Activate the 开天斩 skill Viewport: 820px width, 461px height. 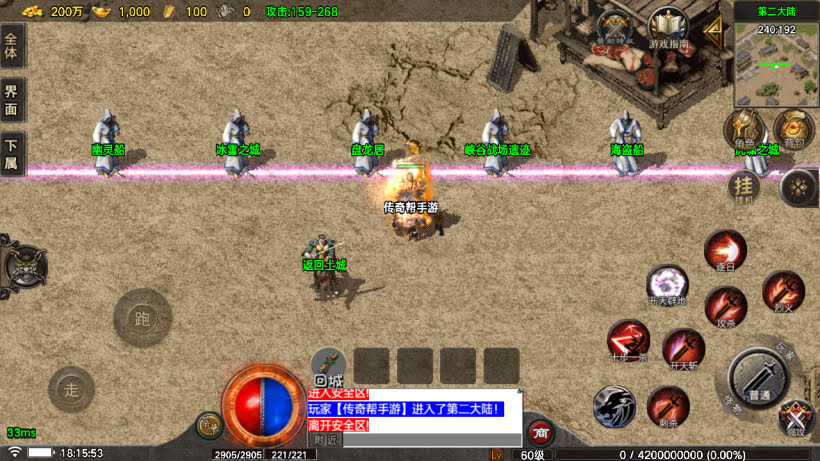(x=684, y=349)
